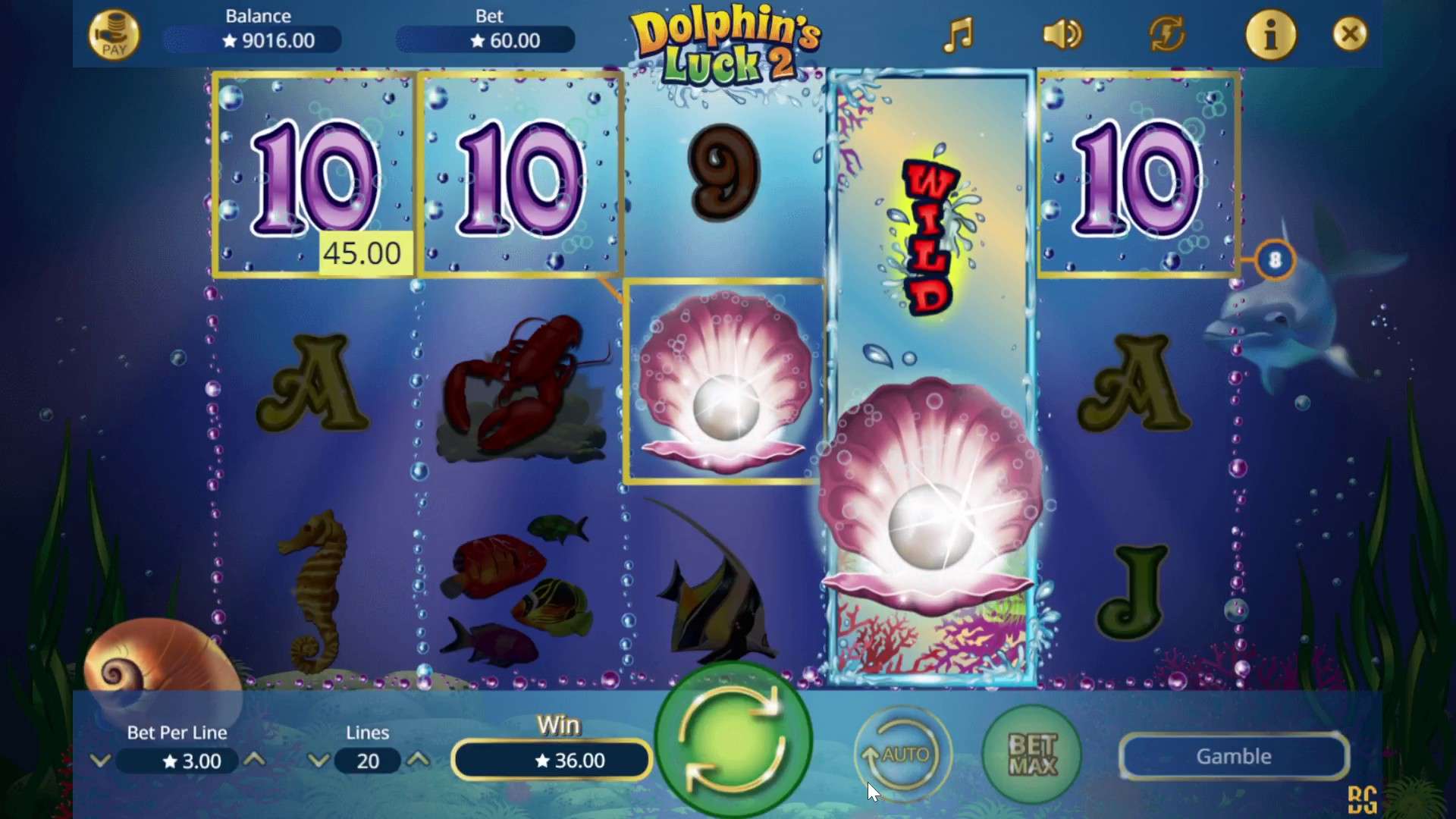Mute the game music with the note icon
Image resolution: width=1456 pixels, height=819 pixels.
[x=959, y=34]
